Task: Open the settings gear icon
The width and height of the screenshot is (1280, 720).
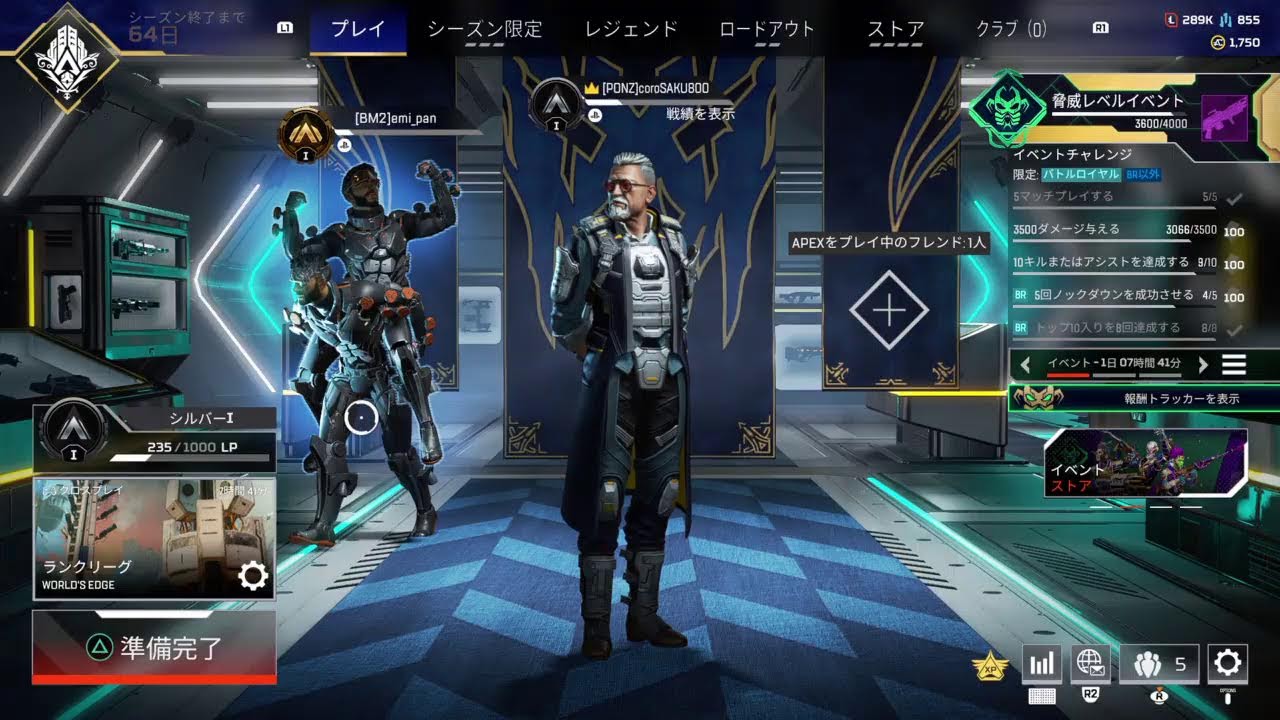Action: pos(1227,662)
